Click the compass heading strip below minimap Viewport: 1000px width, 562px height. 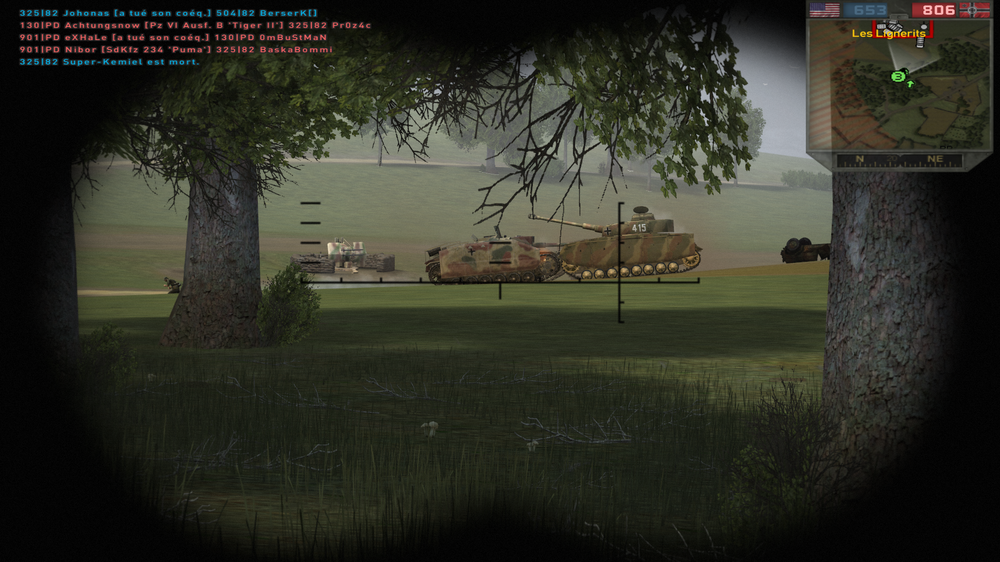tap(899, 160)
